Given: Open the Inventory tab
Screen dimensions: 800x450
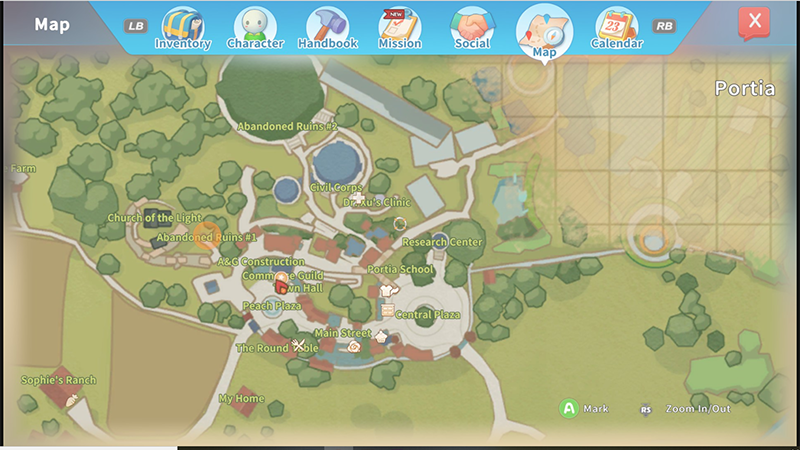Looking at the screenshot, I should [x=182, y=28].
